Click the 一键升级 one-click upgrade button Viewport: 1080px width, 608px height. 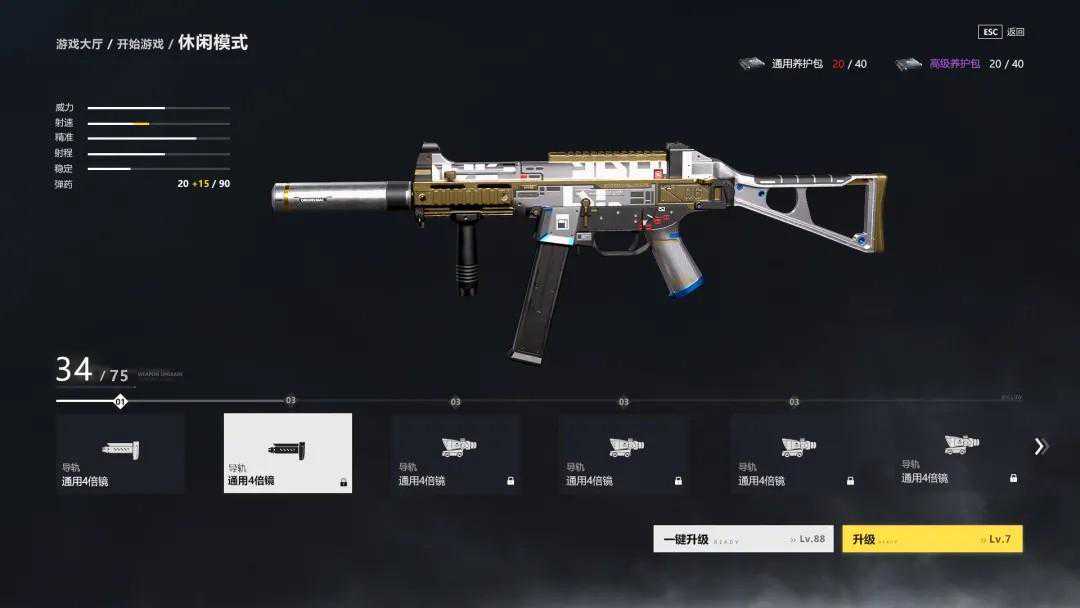(x=742, y=539)
